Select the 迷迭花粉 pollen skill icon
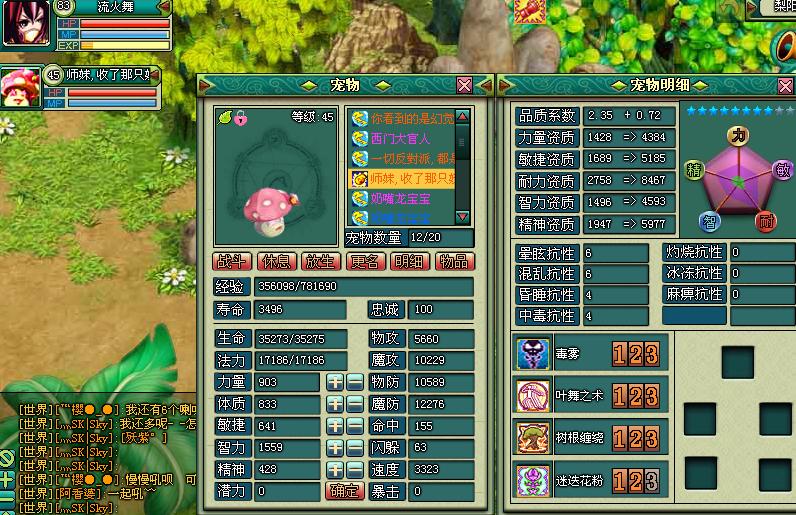This screenshot has height=515, width=796. tap(533, 481)
